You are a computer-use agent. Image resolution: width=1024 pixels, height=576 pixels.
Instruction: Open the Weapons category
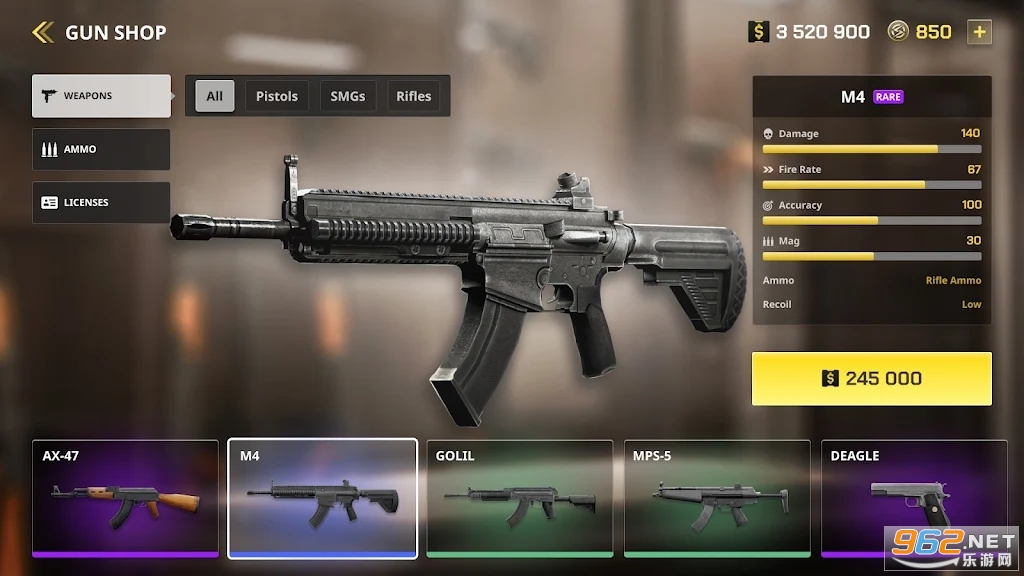click(101, 96)
